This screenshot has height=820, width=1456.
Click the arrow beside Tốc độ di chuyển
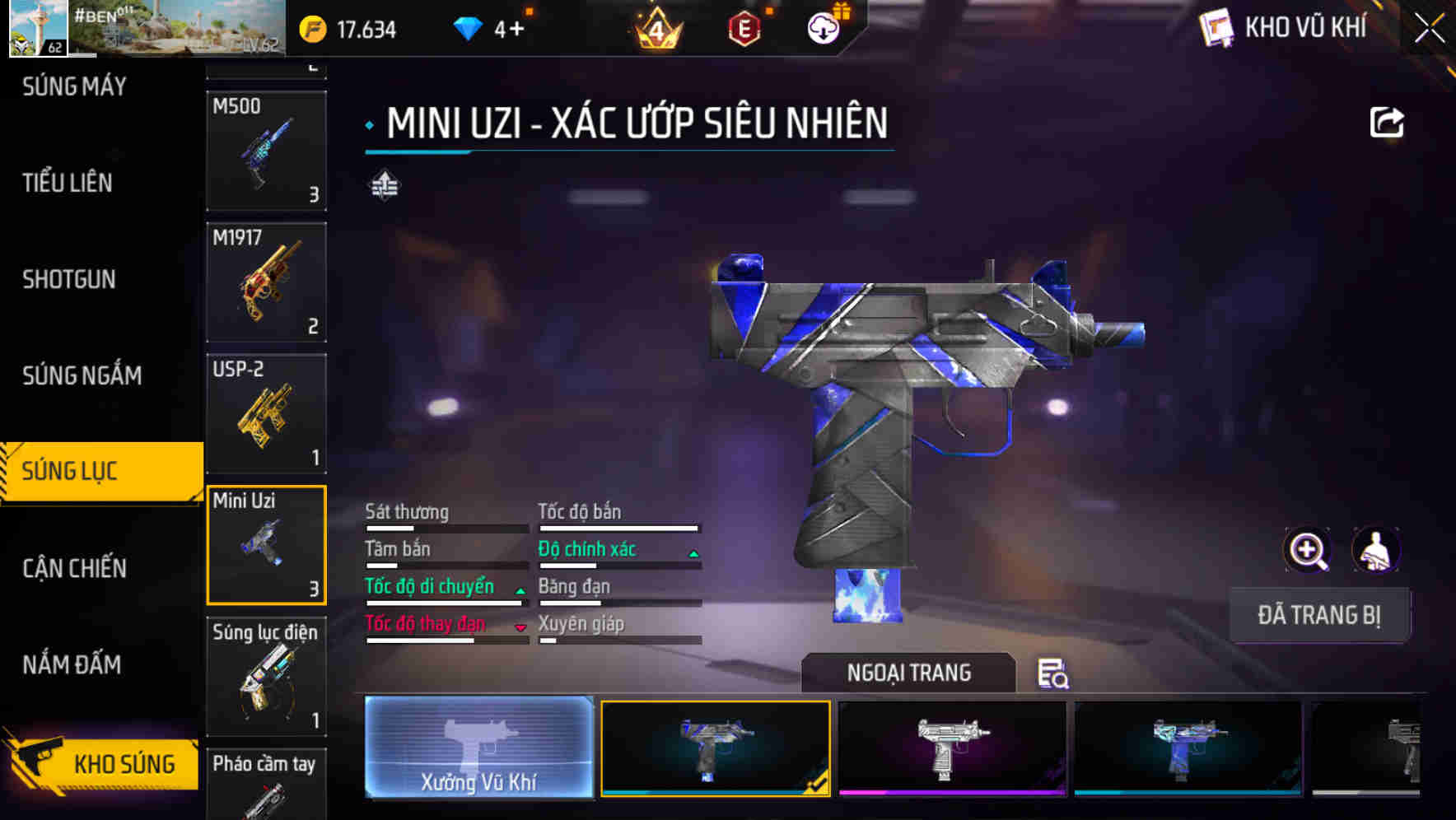[x=520, y=591]
